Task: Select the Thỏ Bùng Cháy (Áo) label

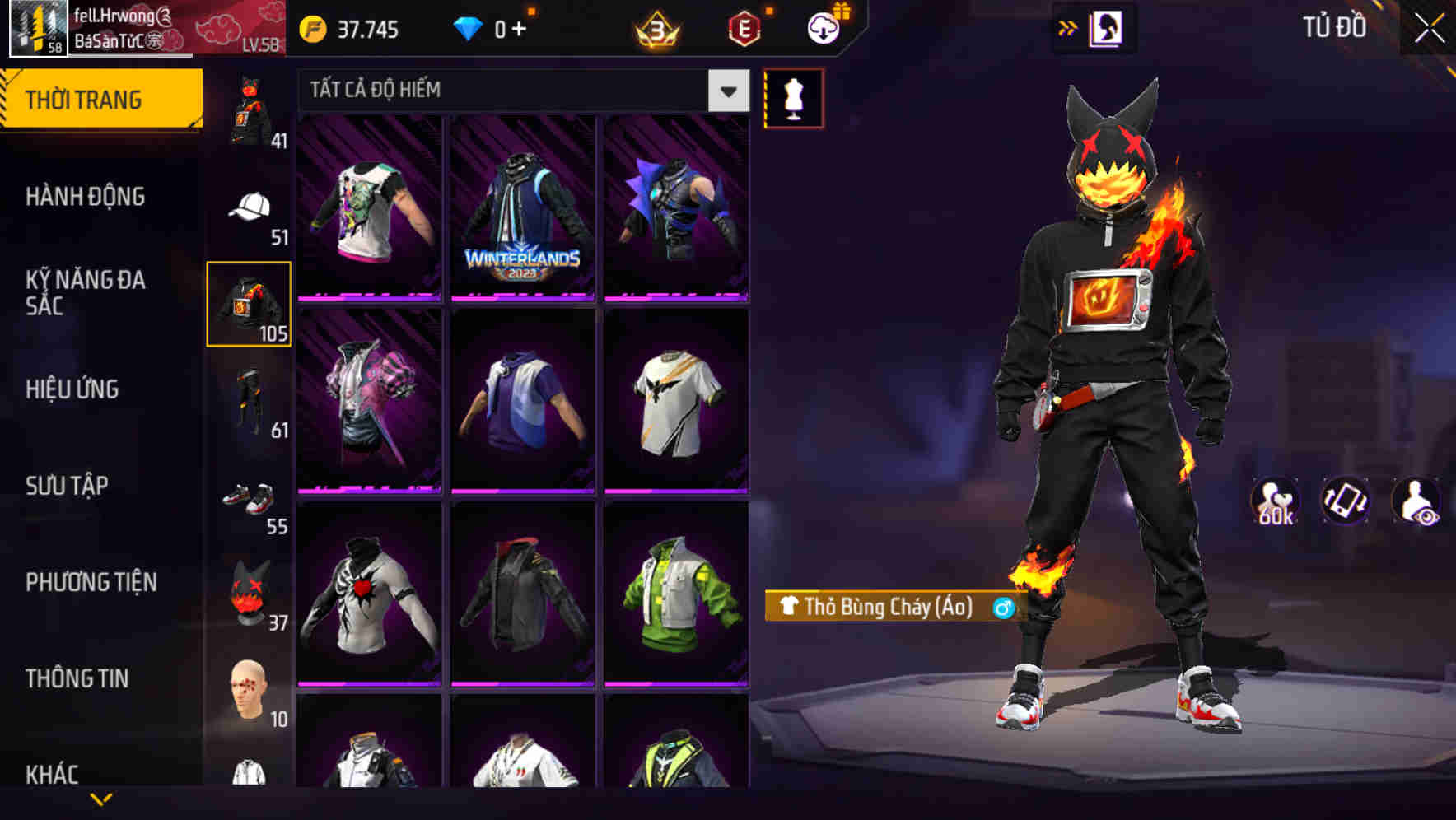Action: pos(880,608)
